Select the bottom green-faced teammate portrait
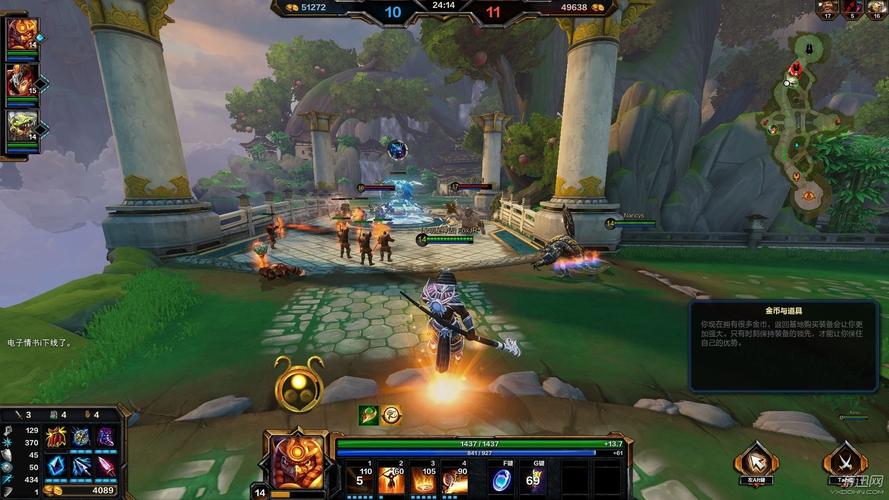The image size is (889, 500). tap(21, 127)
